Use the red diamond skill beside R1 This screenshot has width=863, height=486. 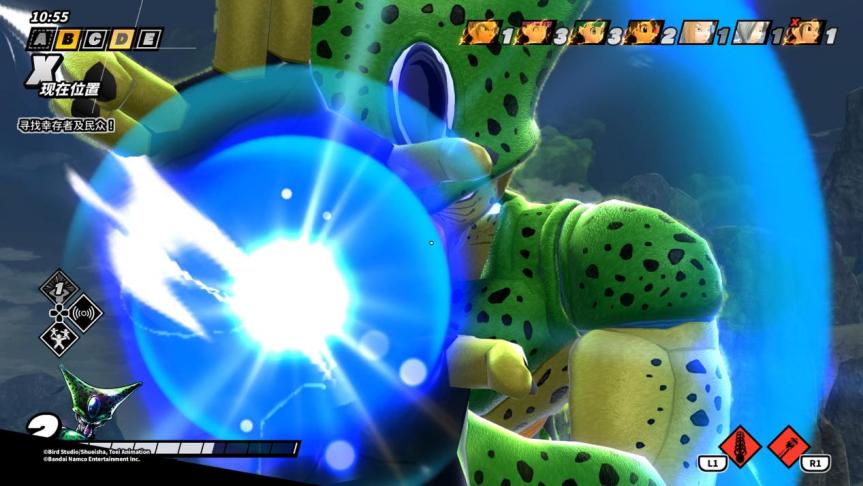click(789, 446)
